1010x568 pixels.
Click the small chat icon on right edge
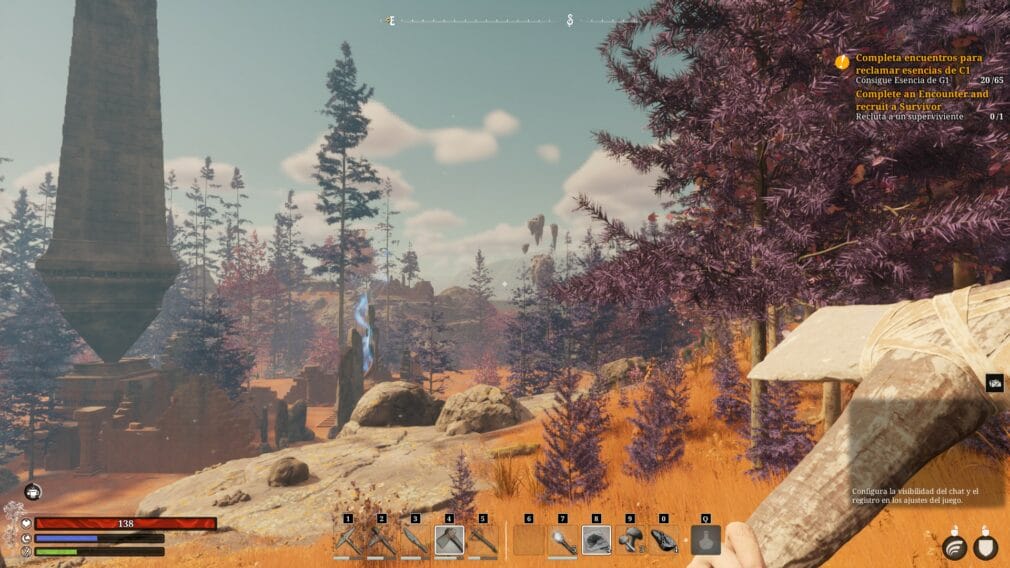[995, 383]
